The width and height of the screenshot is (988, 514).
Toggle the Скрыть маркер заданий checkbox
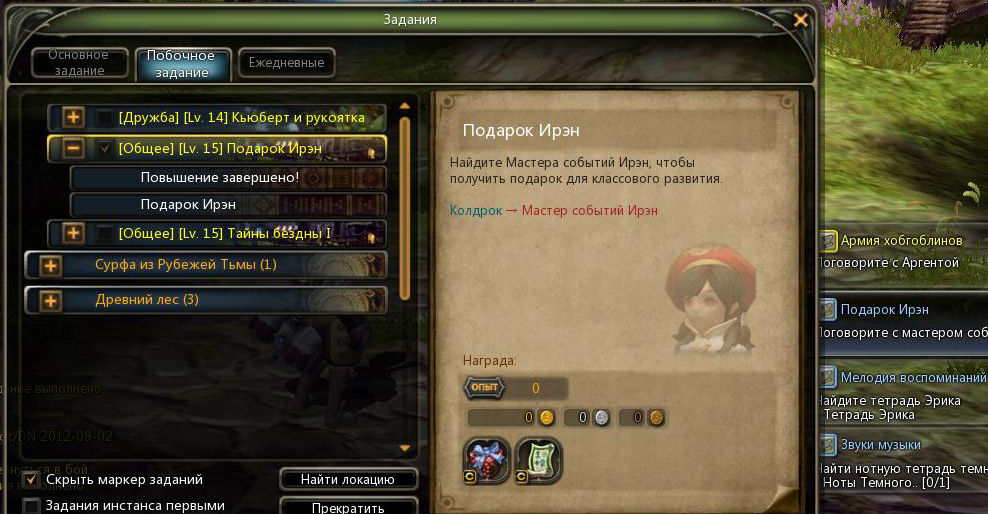[x=31, y=479]
